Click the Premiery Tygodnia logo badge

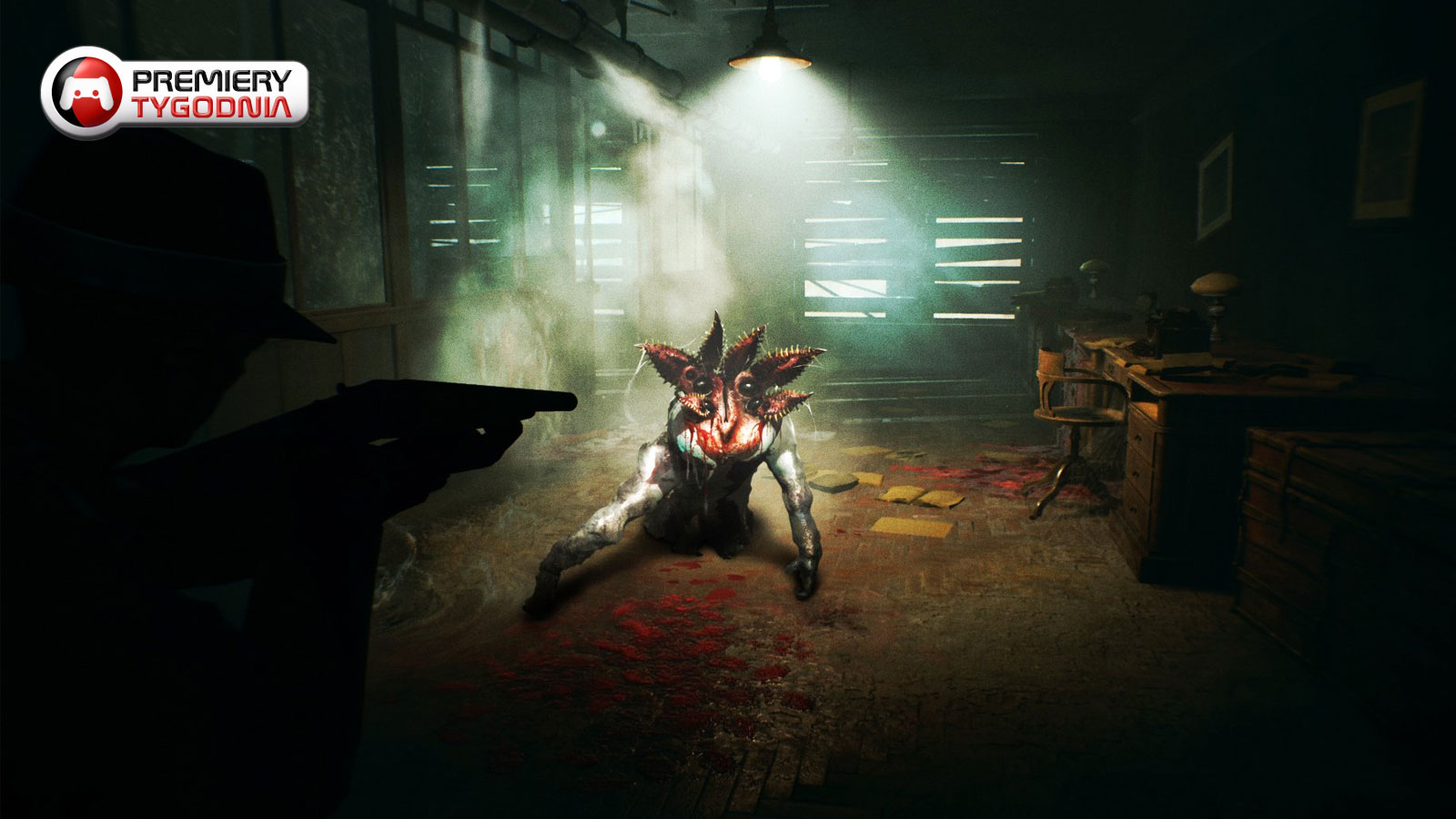(x=175, y=93)
